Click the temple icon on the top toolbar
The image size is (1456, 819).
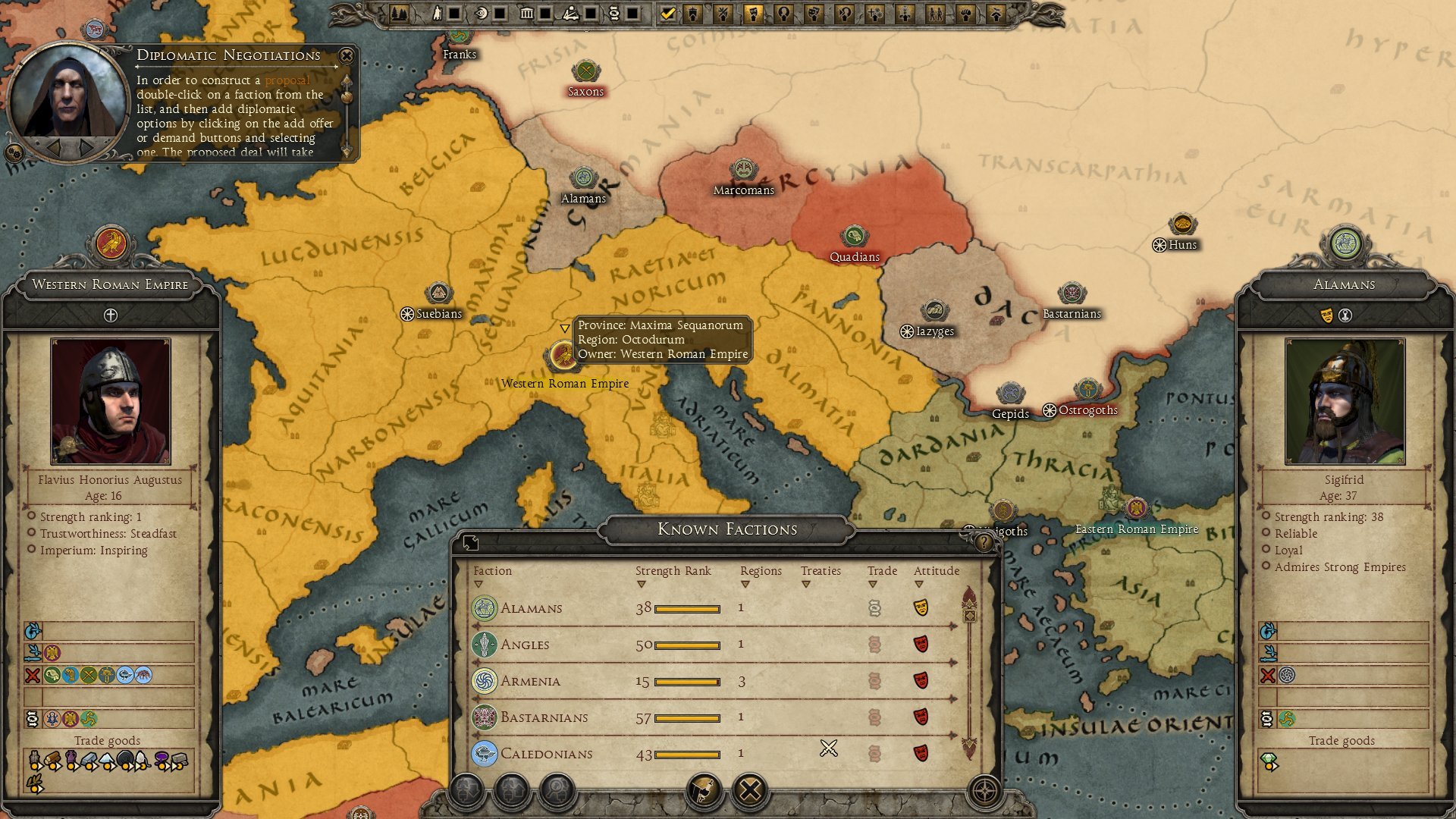(528, 11)
